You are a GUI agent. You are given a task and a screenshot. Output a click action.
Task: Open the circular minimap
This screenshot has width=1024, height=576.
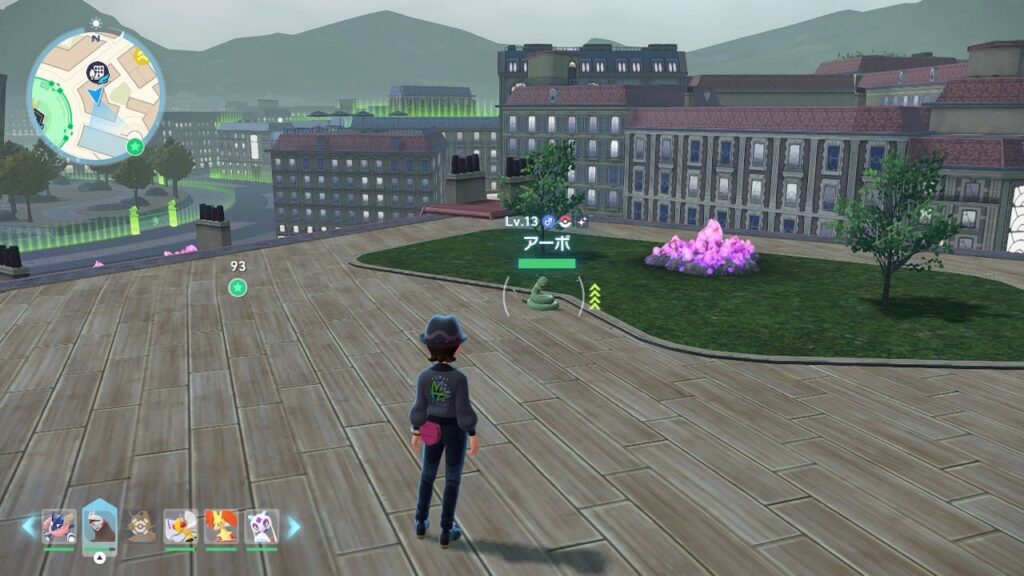tap(95, 96)
